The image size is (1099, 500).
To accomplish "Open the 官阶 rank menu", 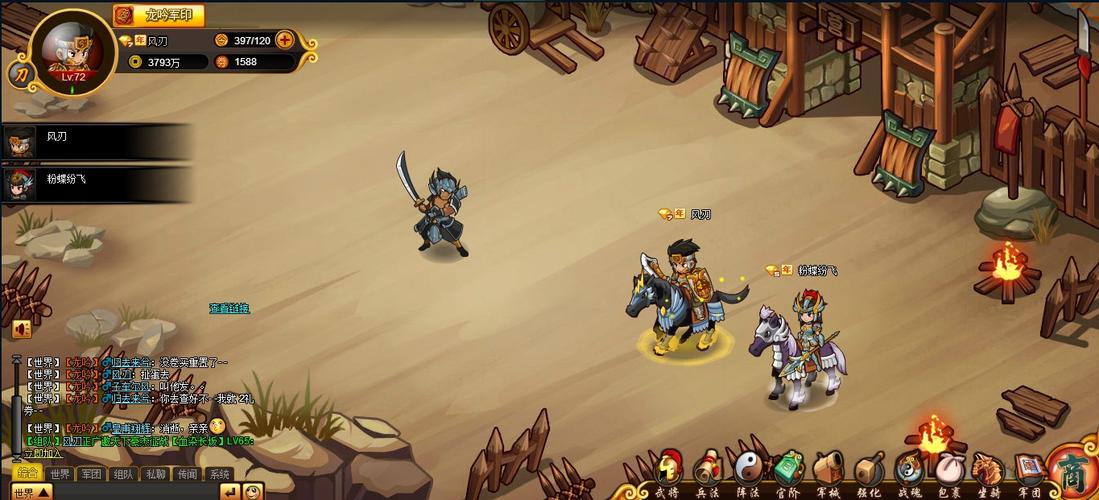I will pos(788,471).
